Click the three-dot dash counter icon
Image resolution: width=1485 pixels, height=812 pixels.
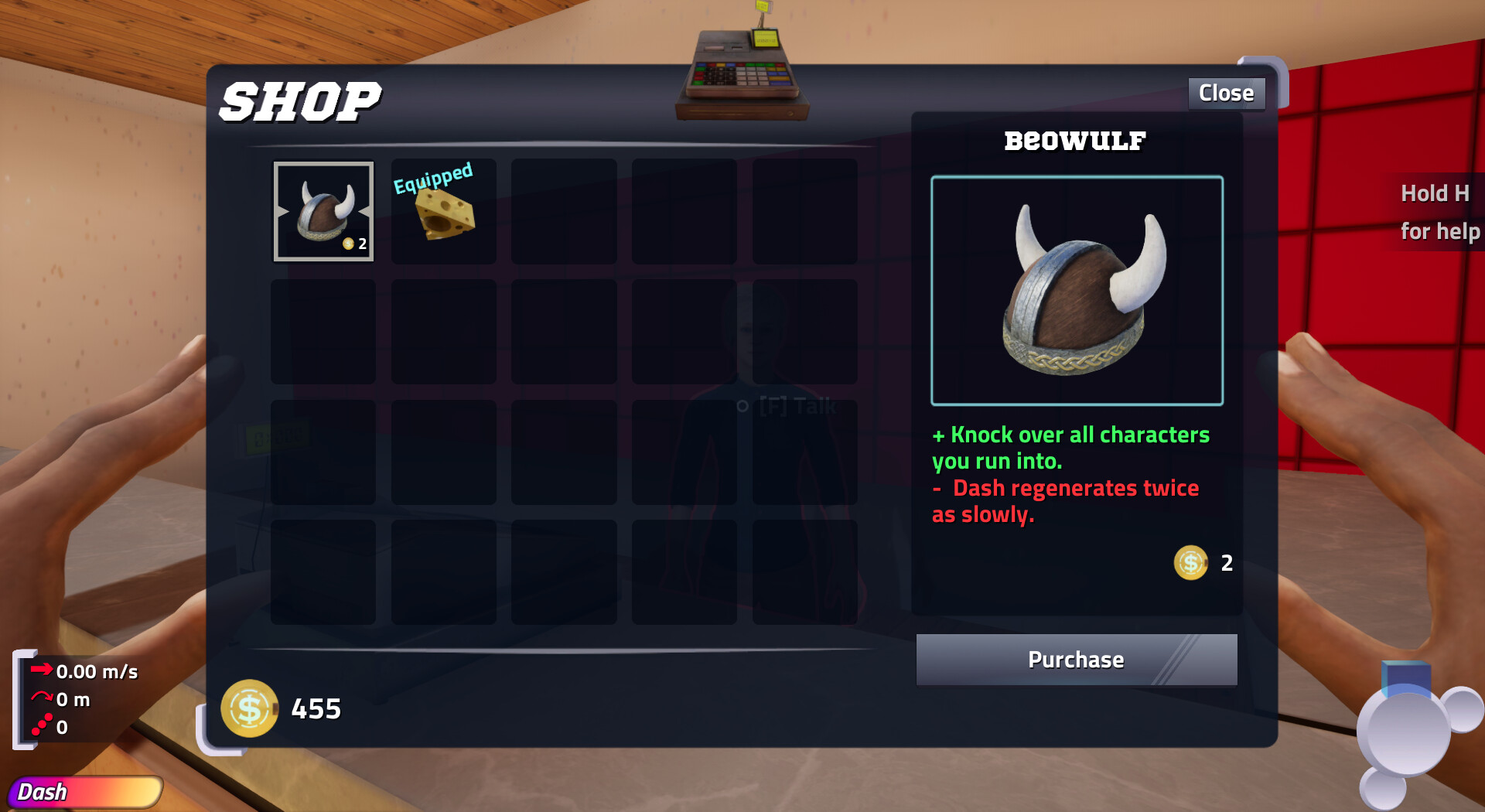pyautogui.click(x=41, y=724)
